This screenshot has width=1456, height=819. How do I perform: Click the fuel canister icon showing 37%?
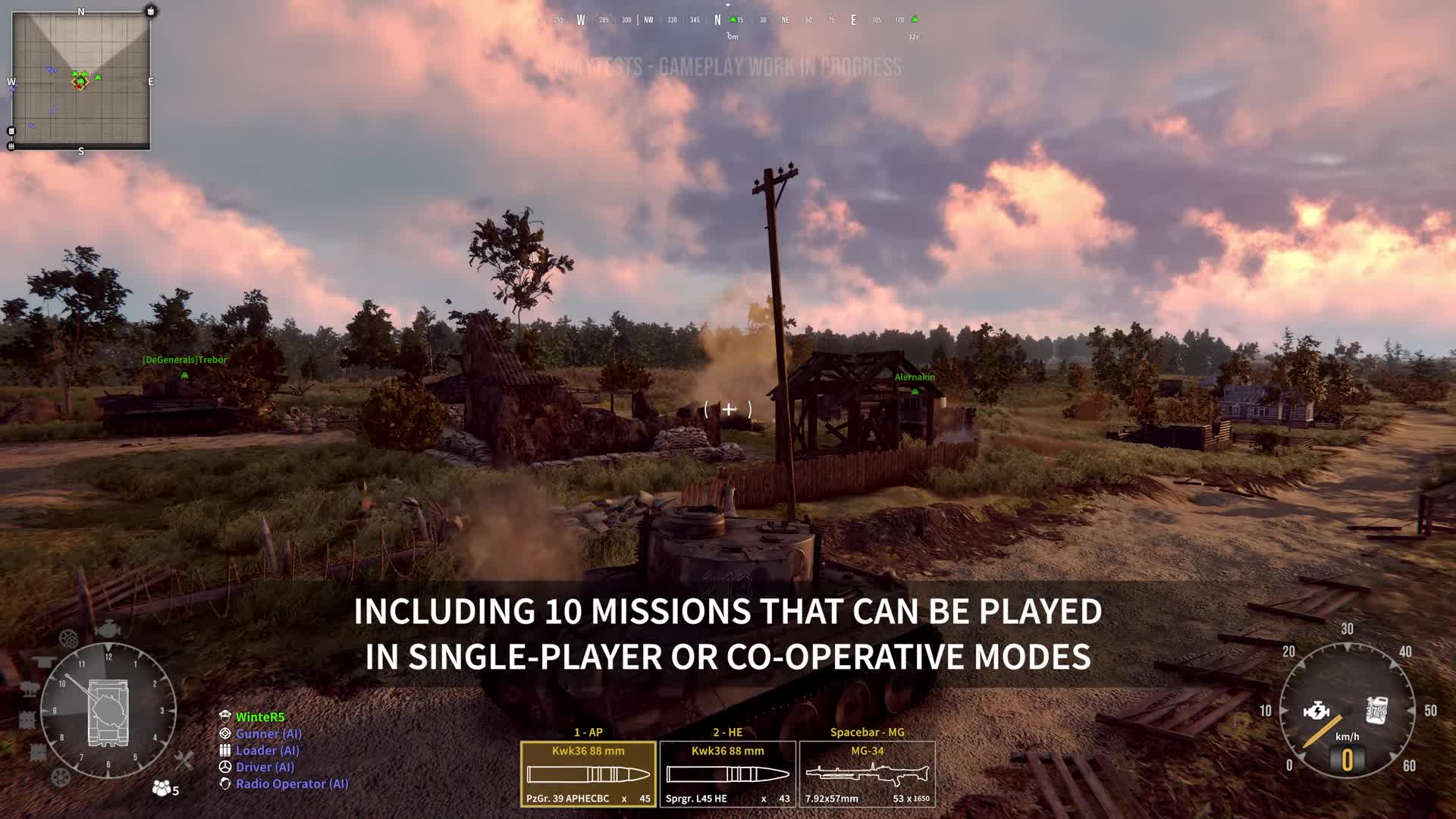pos(1377,711)
